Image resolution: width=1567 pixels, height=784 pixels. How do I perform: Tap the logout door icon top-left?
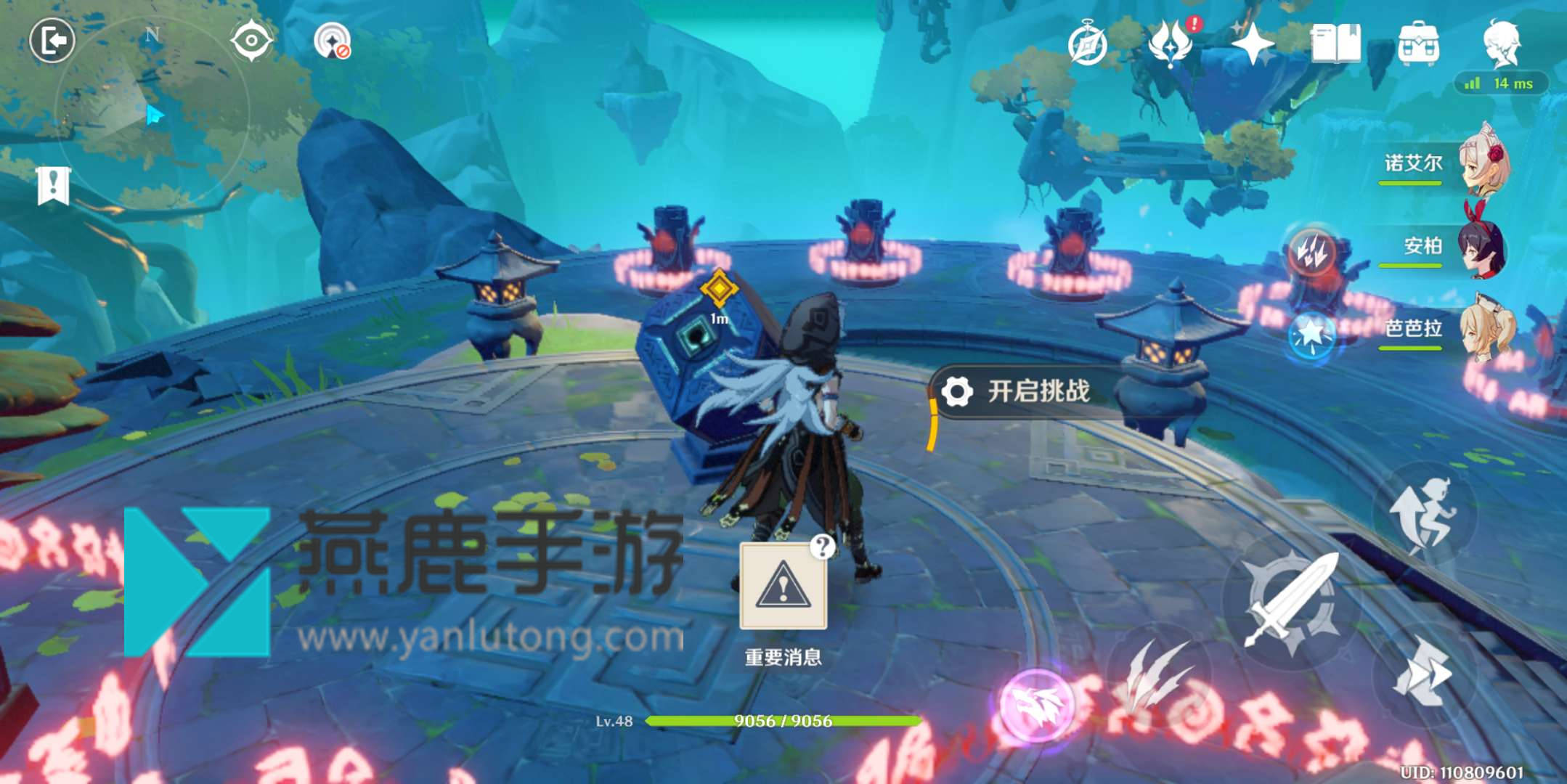click(52, 41)
